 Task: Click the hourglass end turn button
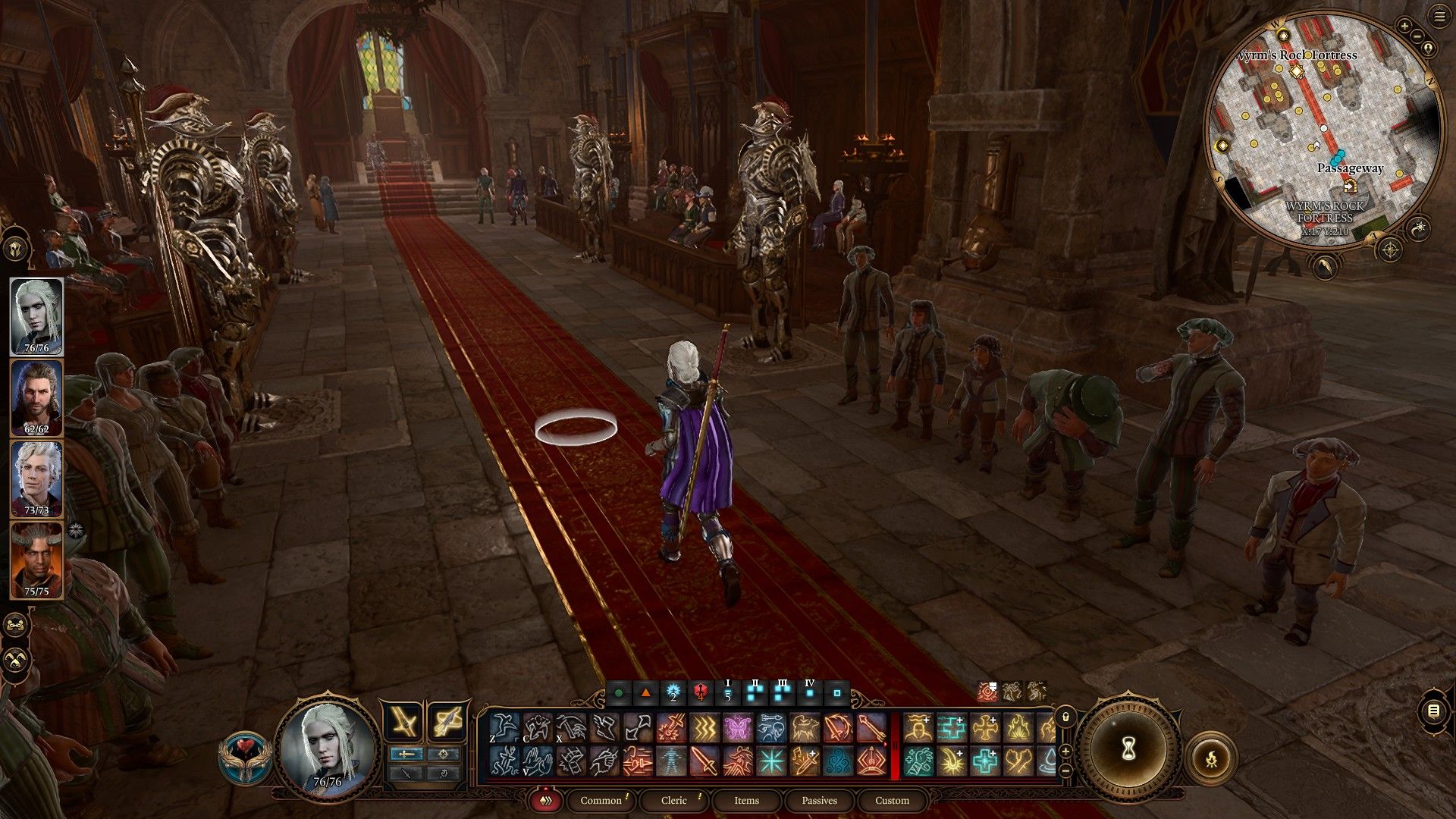[x=1128, y=748]
